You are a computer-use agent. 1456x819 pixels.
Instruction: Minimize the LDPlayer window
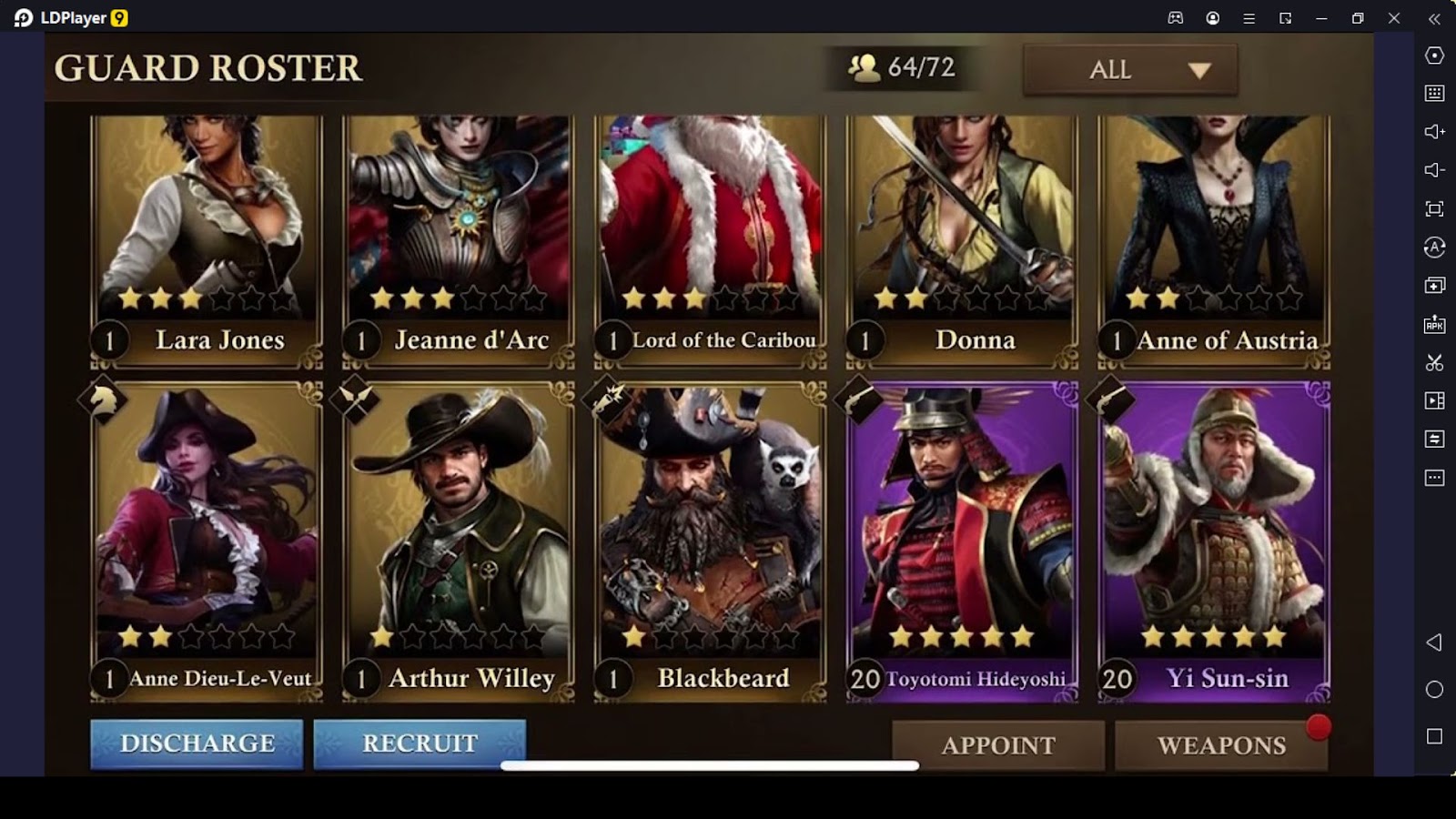(x=1321, y=18)
